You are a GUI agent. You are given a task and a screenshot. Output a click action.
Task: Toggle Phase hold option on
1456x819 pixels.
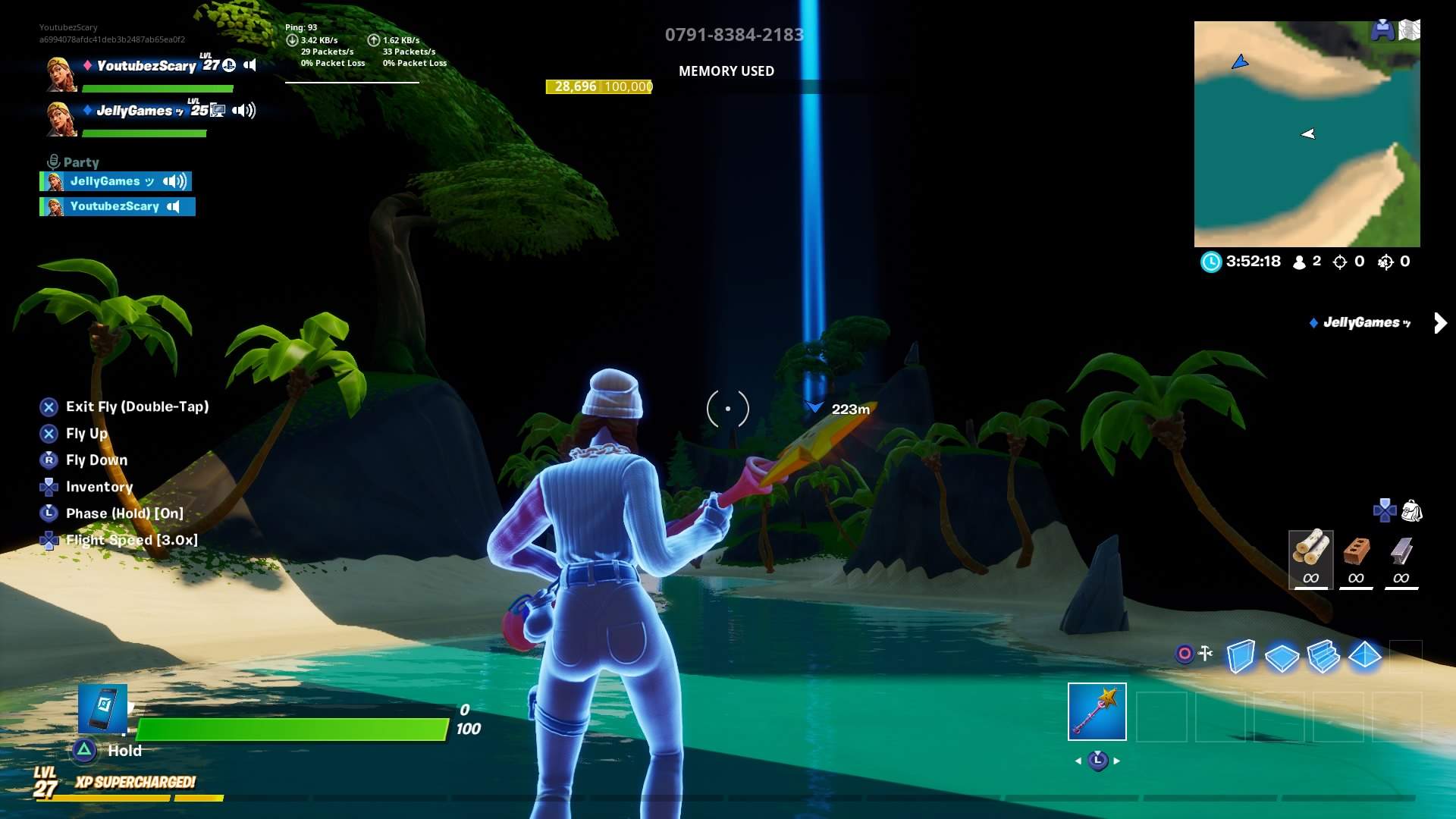[123, 513]
